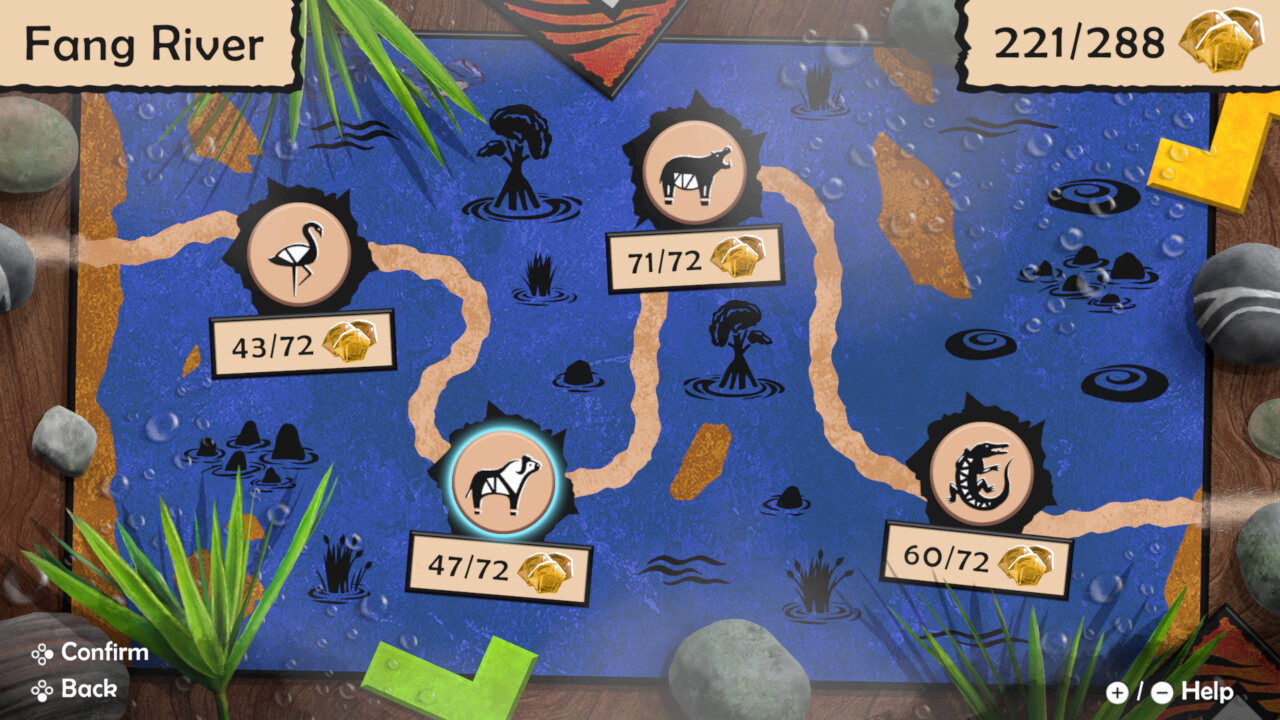Click the Fang River title banner
Image resolution: width=1280 pixels, height=720 pixels.
pyautogui.click(x=146, y=42)
